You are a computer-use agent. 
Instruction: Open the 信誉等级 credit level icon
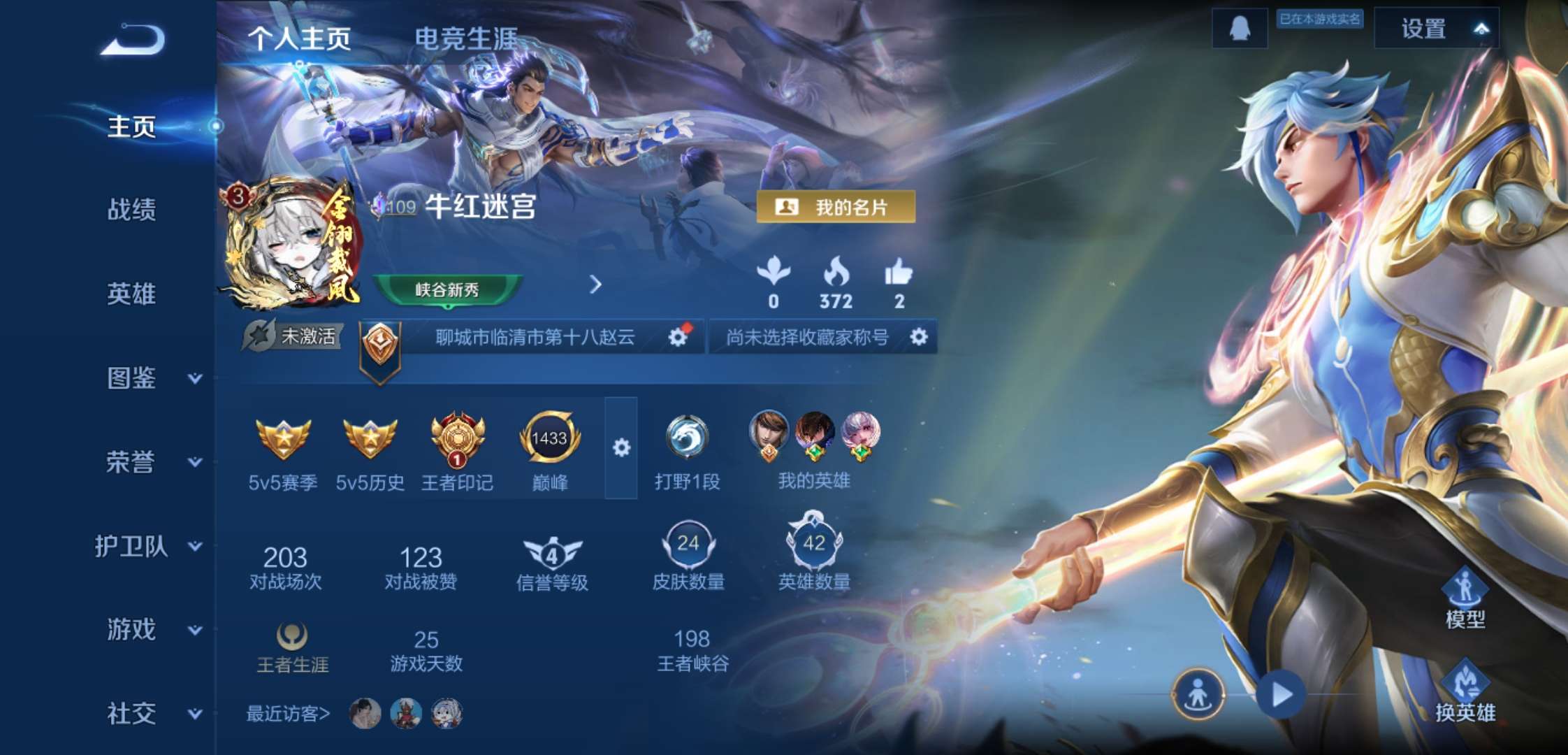551,554
